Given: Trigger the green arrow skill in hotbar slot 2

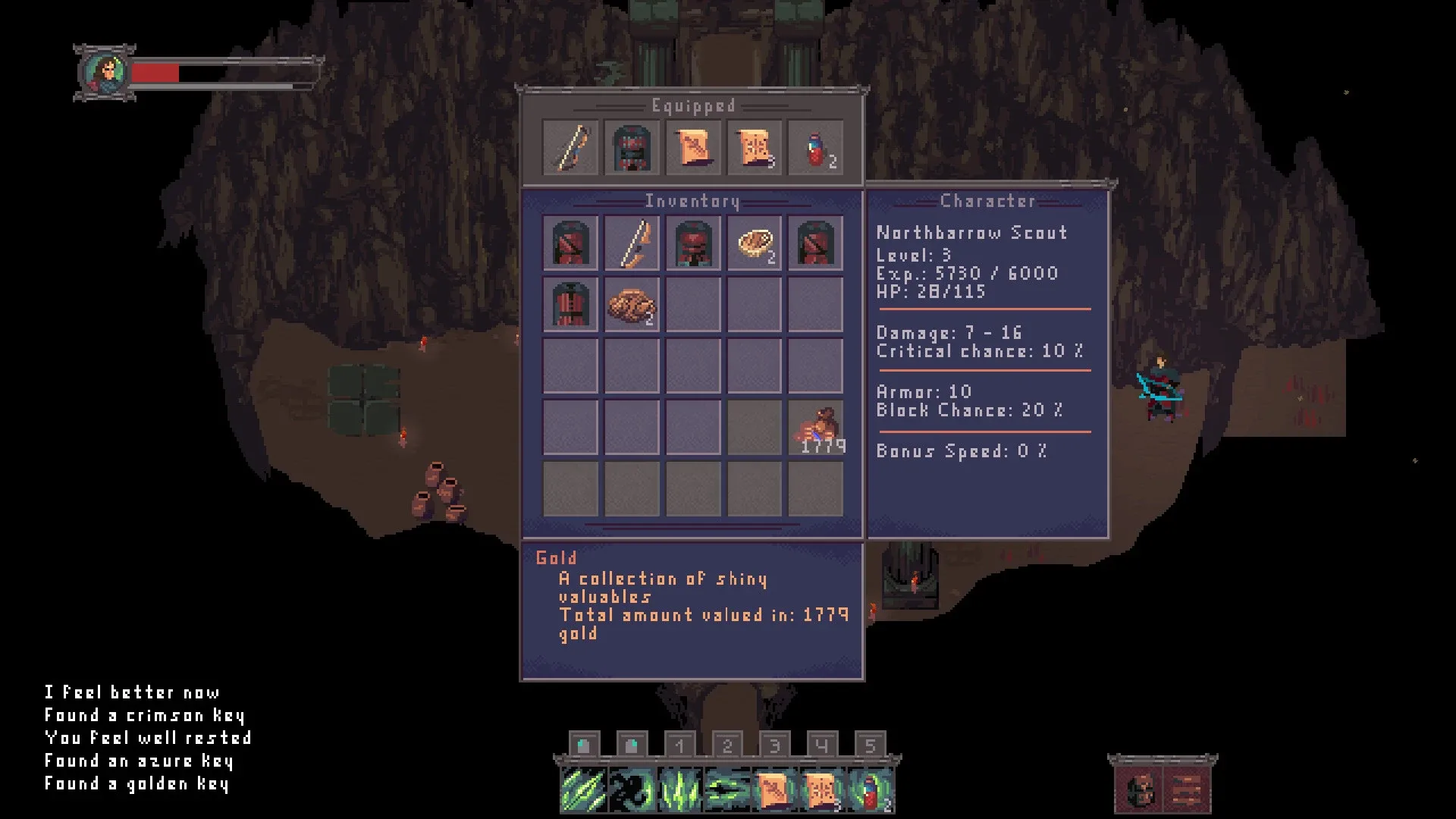Looking at the screenshot, I should 726,789.
